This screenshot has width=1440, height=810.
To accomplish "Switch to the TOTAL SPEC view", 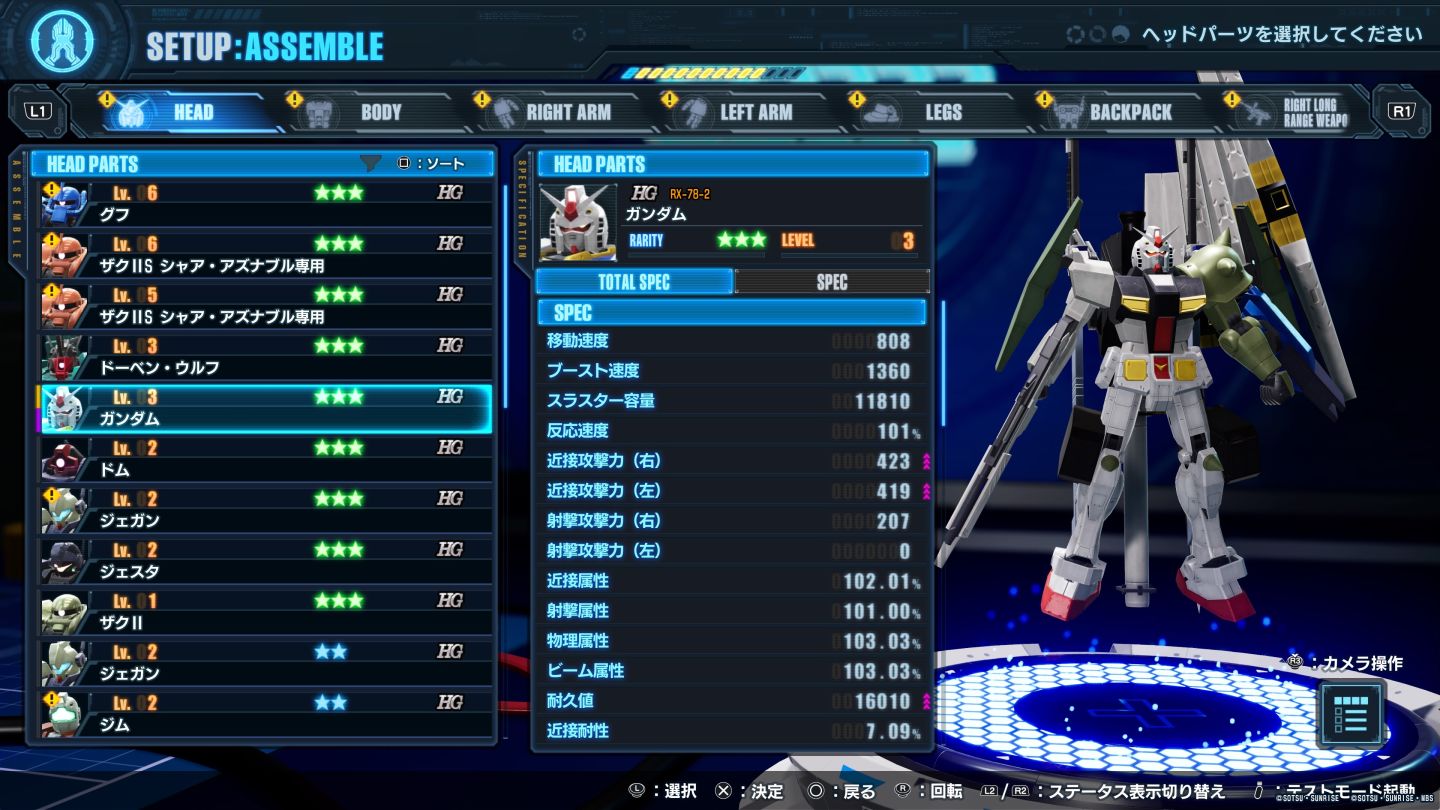I will (x=634, y=282).
